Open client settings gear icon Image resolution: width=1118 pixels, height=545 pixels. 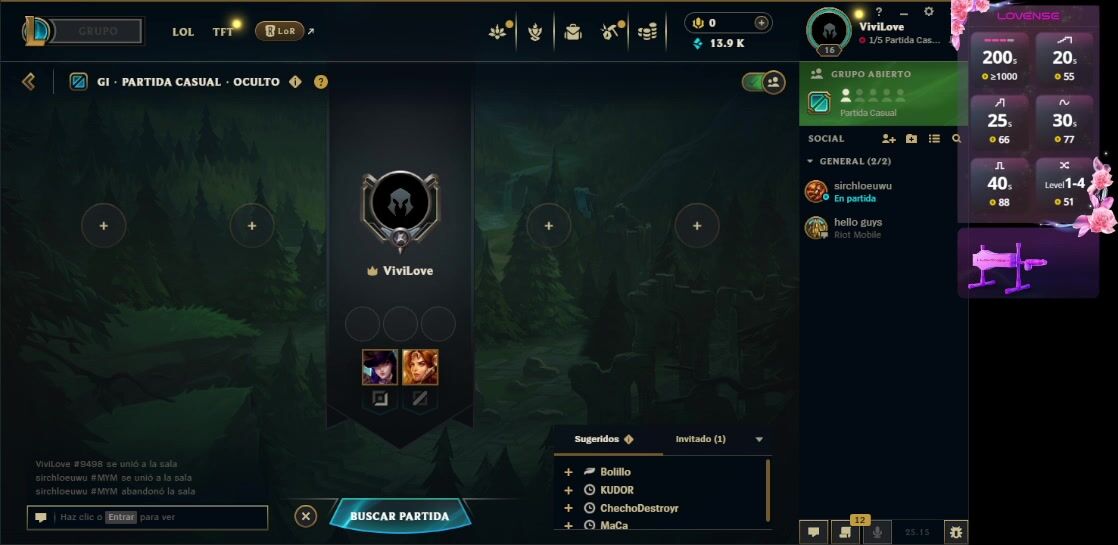(929, 12)
